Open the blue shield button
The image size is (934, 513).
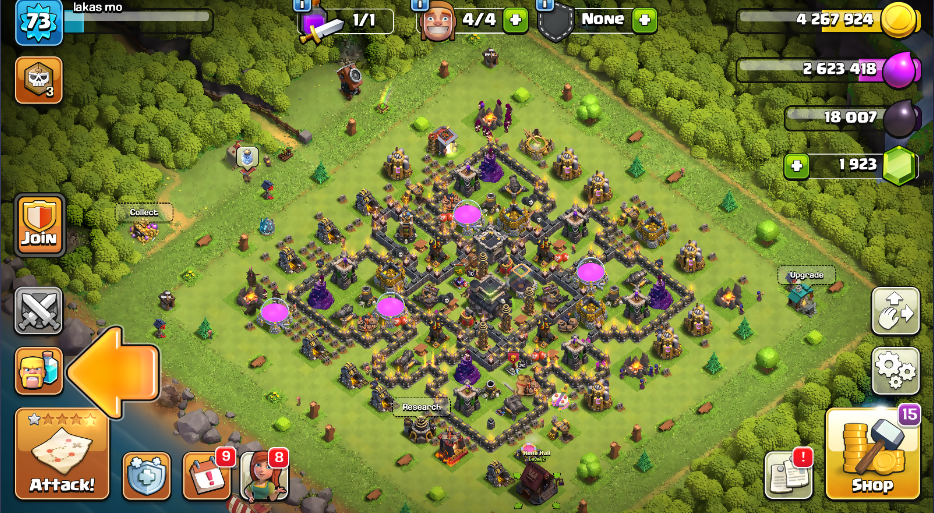147,476
